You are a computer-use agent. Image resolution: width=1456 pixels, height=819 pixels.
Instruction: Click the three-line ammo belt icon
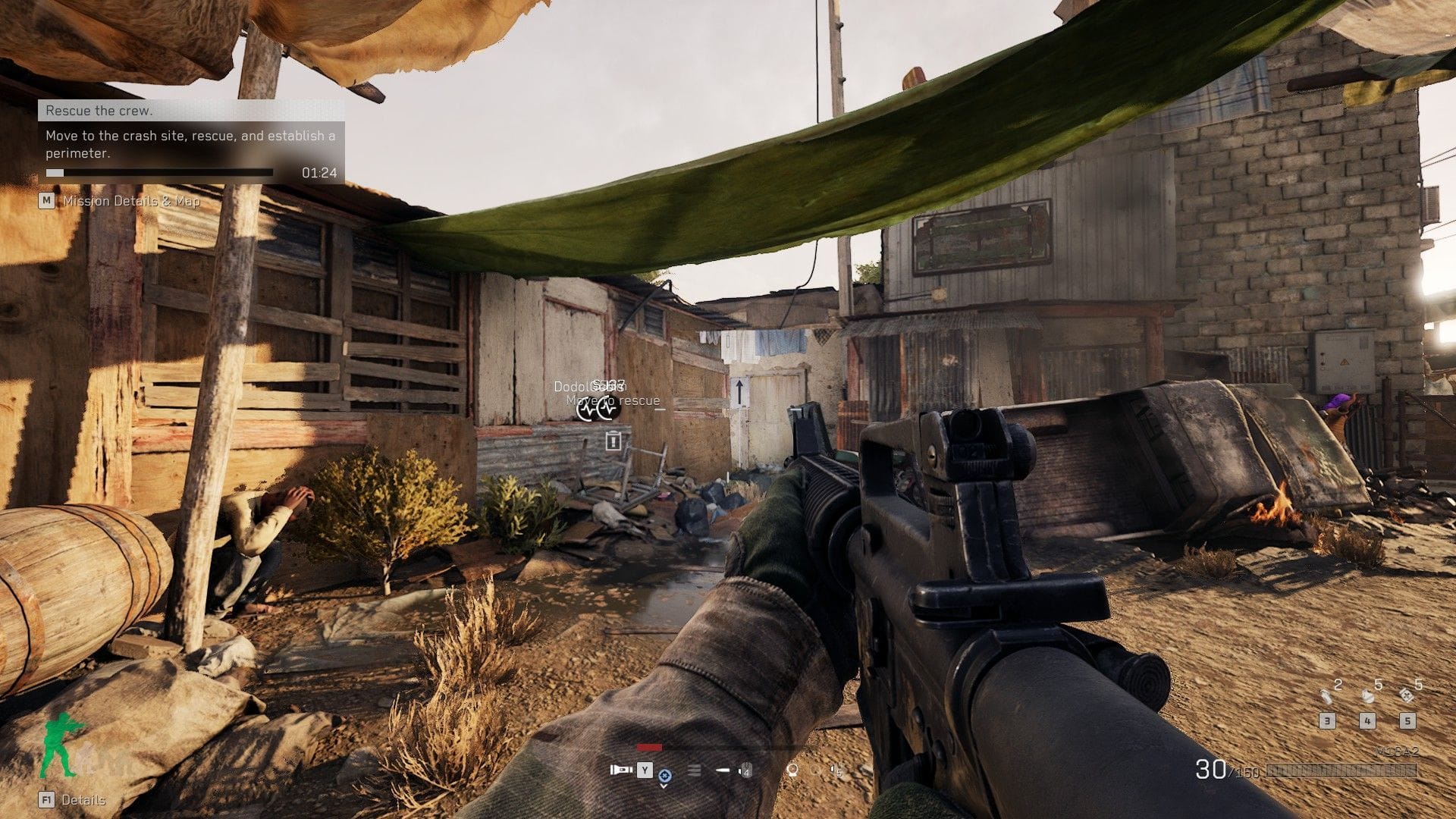[x=694, y=770]
